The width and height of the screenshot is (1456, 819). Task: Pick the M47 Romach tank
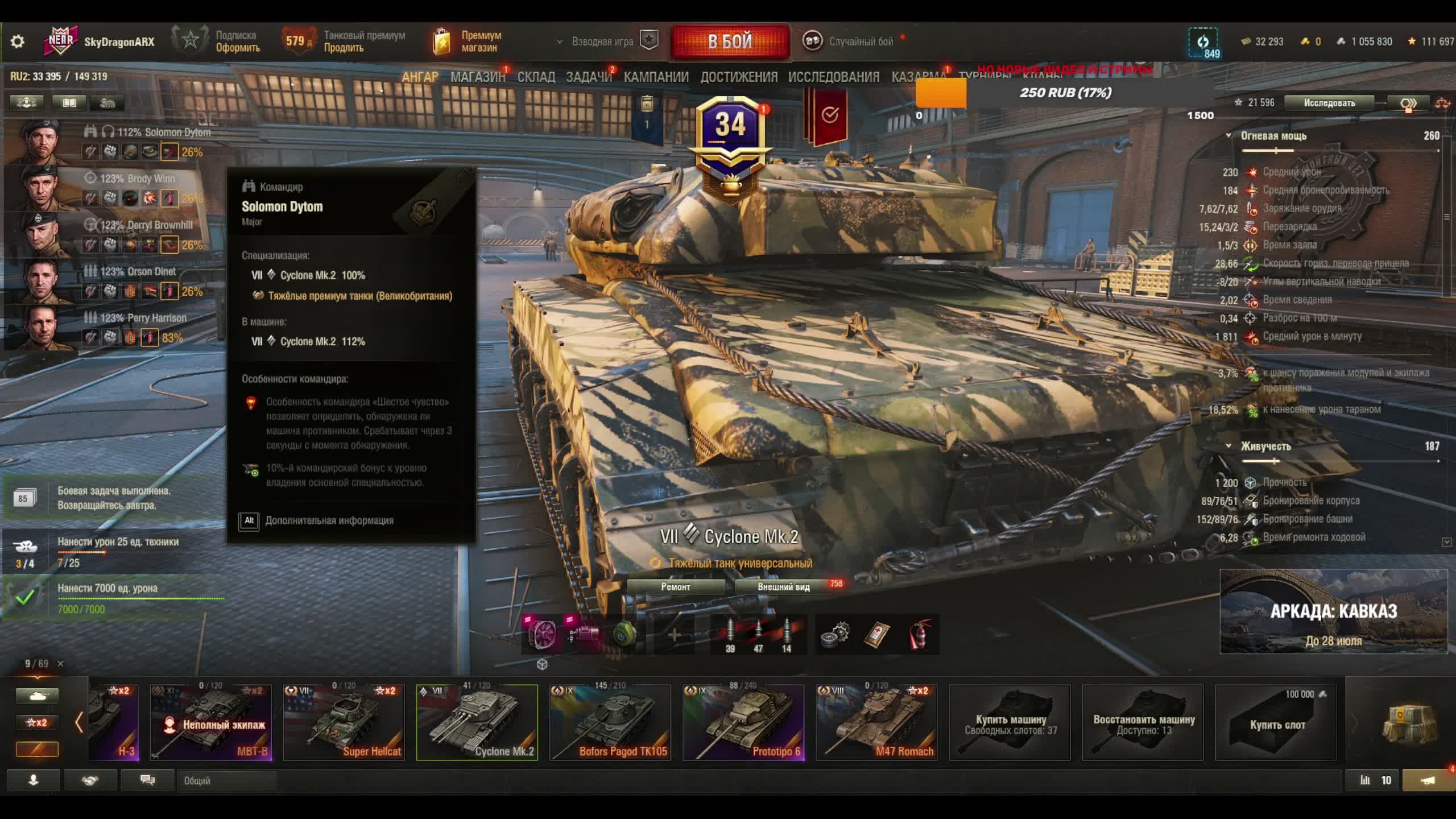click(x=876, y=722)
